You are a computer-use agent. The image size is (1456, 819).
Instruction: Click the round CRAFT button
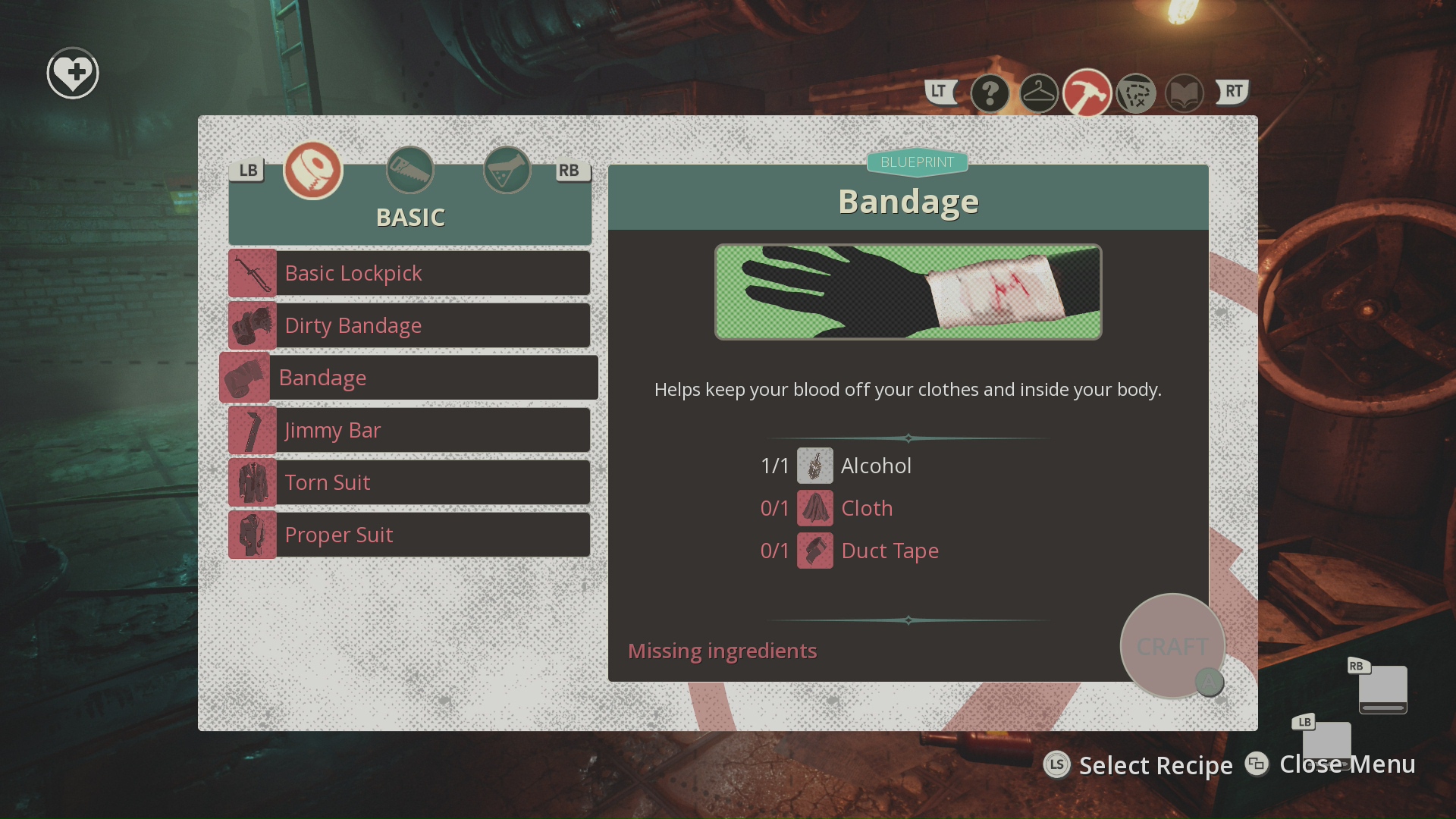click(x=1172, y=646)
